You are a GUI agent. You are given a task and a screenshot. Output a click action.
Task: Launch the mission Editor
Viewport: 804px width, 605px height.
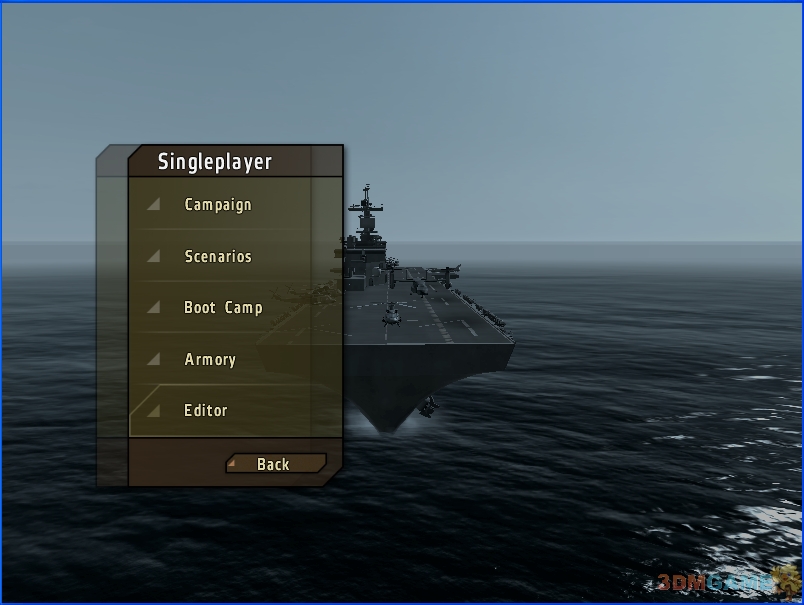[x=206, y=411]
